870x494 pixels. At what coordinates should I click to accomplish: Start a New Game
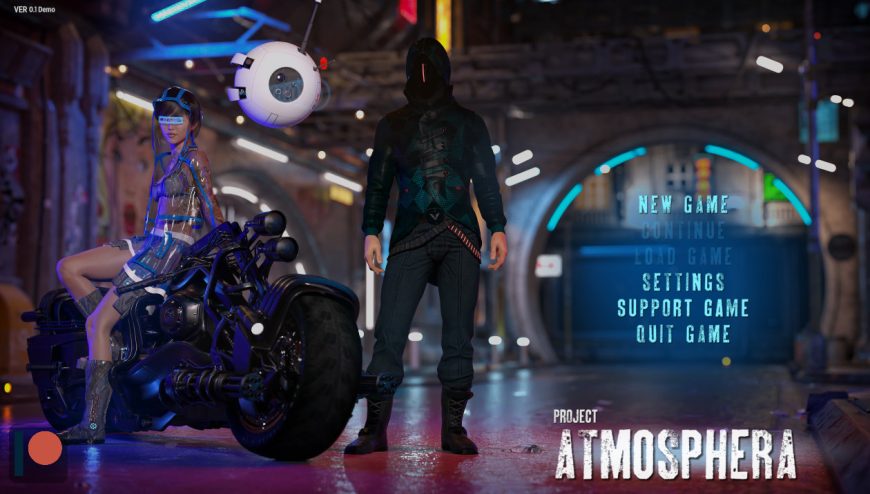pos(683,205)
